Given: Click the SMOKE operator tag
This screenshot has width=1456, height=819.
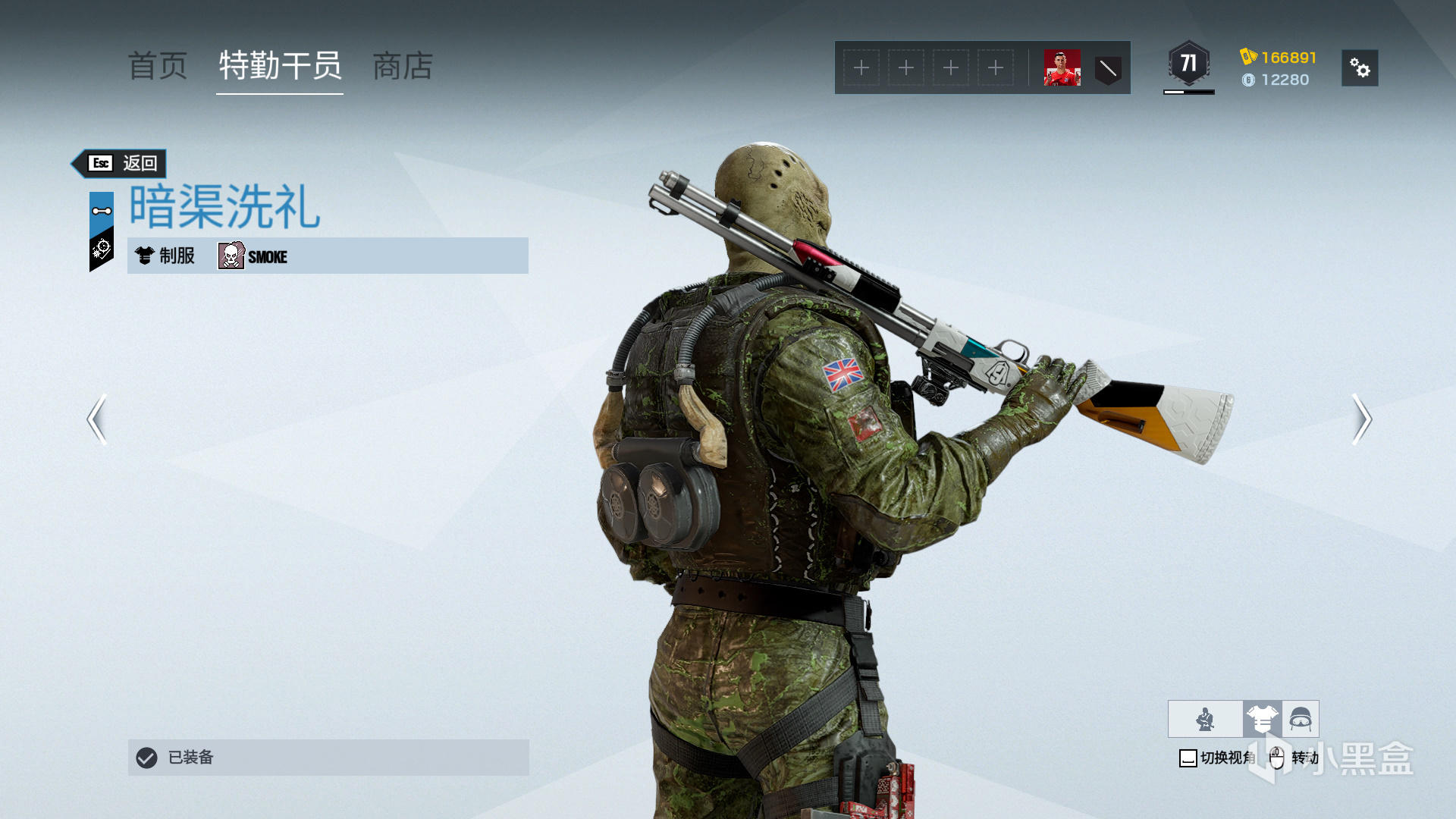Looking at the screenshot, I should coord(253,256).
